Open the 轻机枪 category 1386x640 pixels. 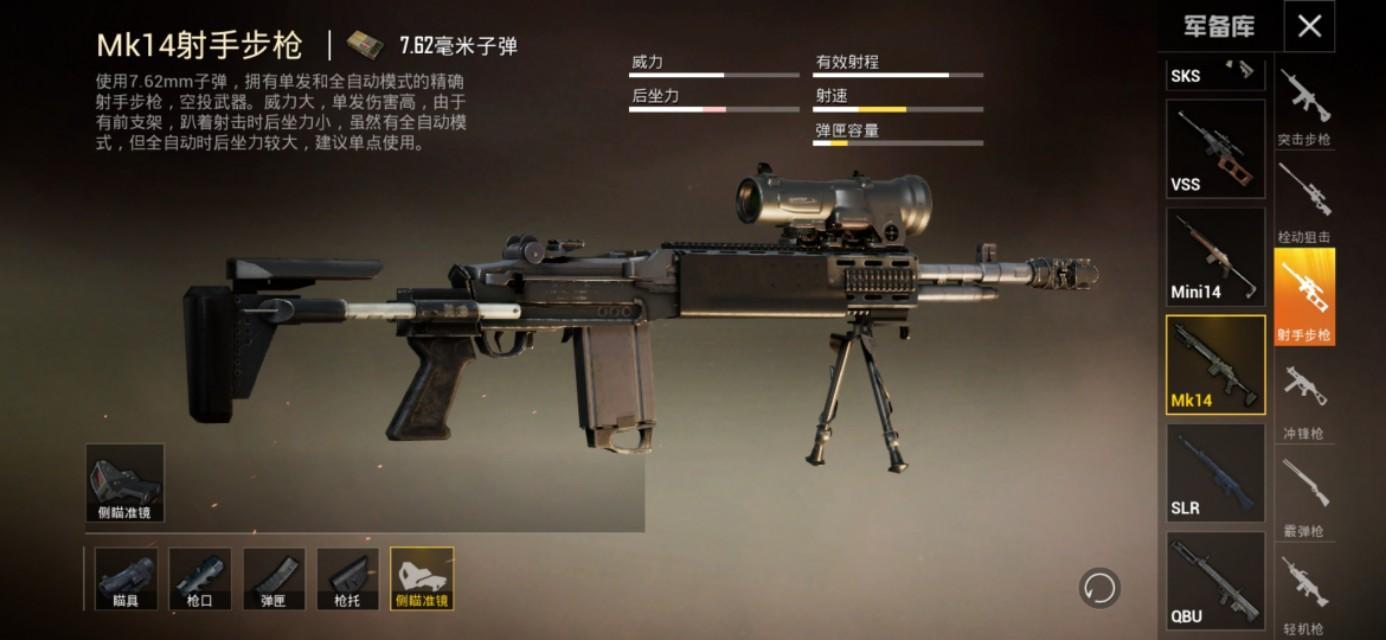click(x=1304, y=595)
